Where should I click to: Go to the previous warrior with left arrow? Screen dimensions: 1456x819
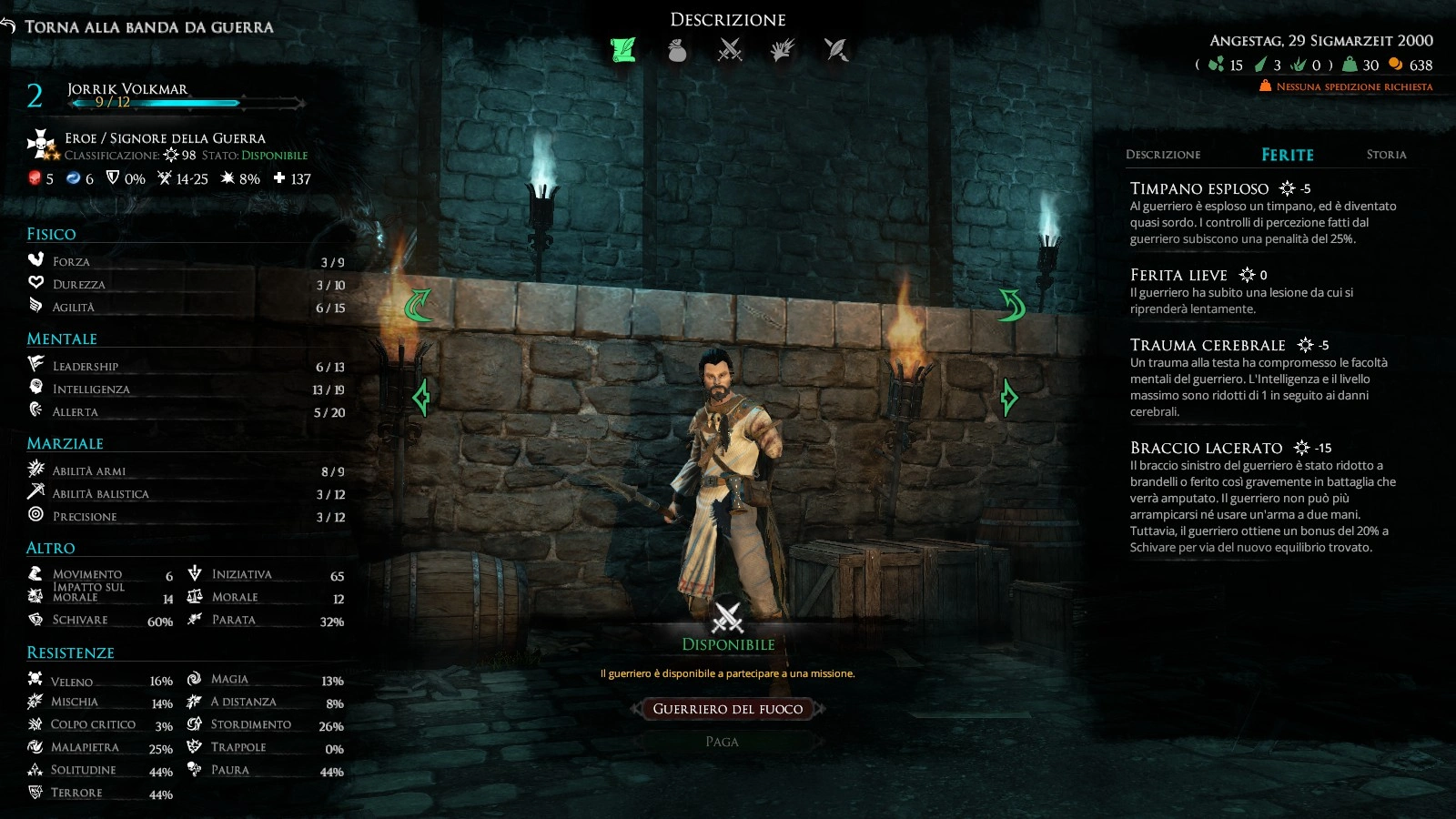point(421,398)
